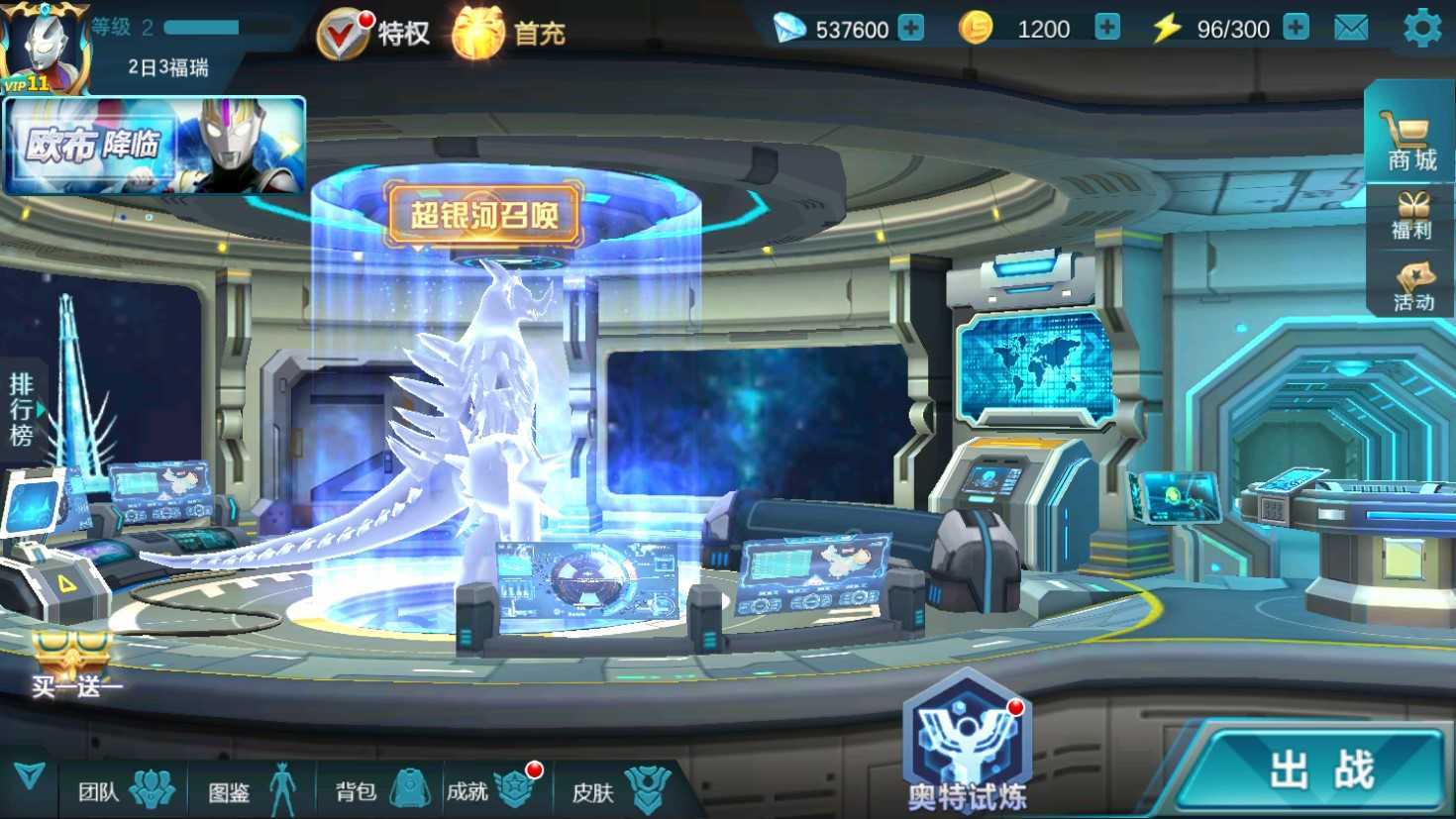
Task: Open the 福利 welfare gift menu
Action: click(1411, 217)
